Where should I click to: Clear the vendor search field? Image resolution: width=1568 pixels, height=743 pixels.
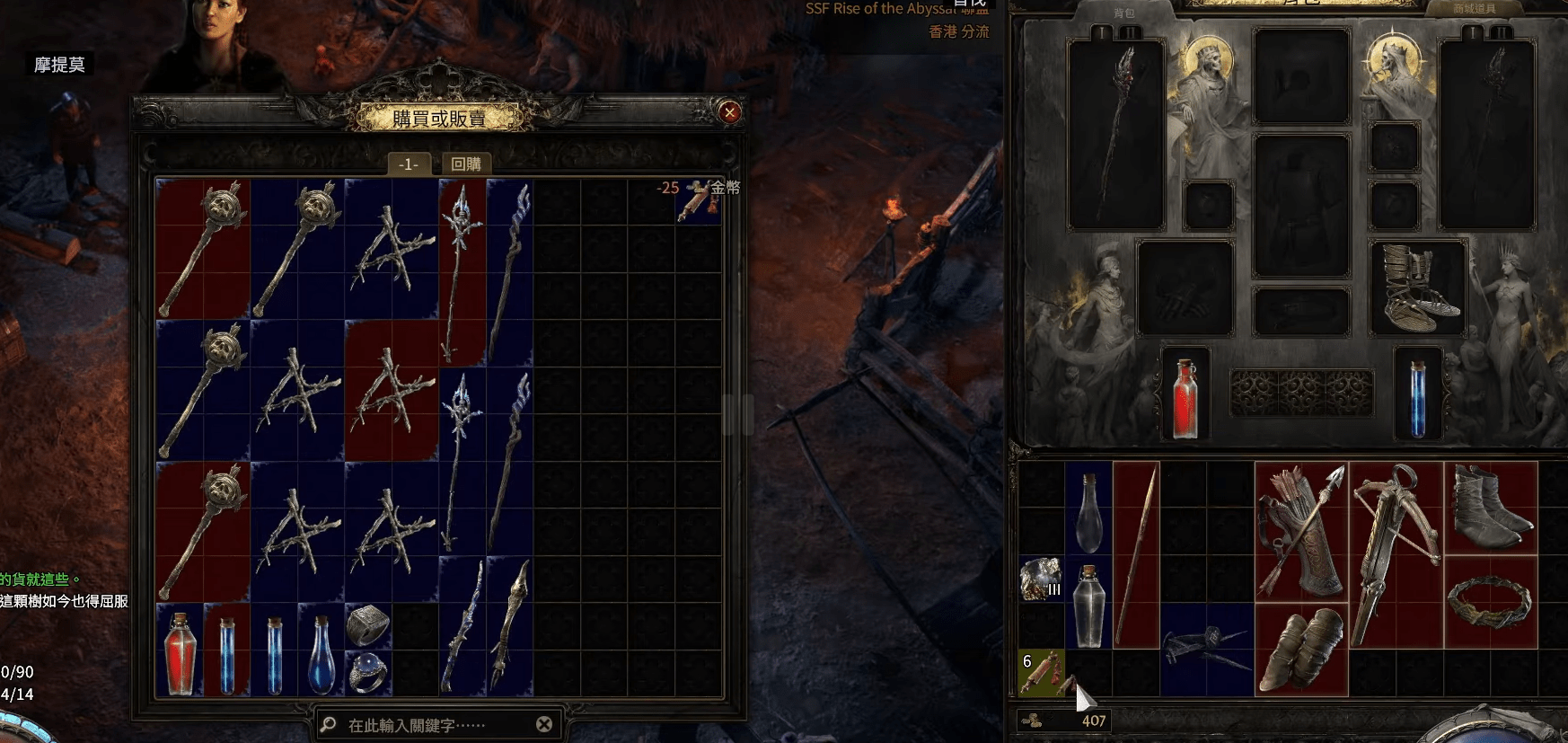click(544, 724)
